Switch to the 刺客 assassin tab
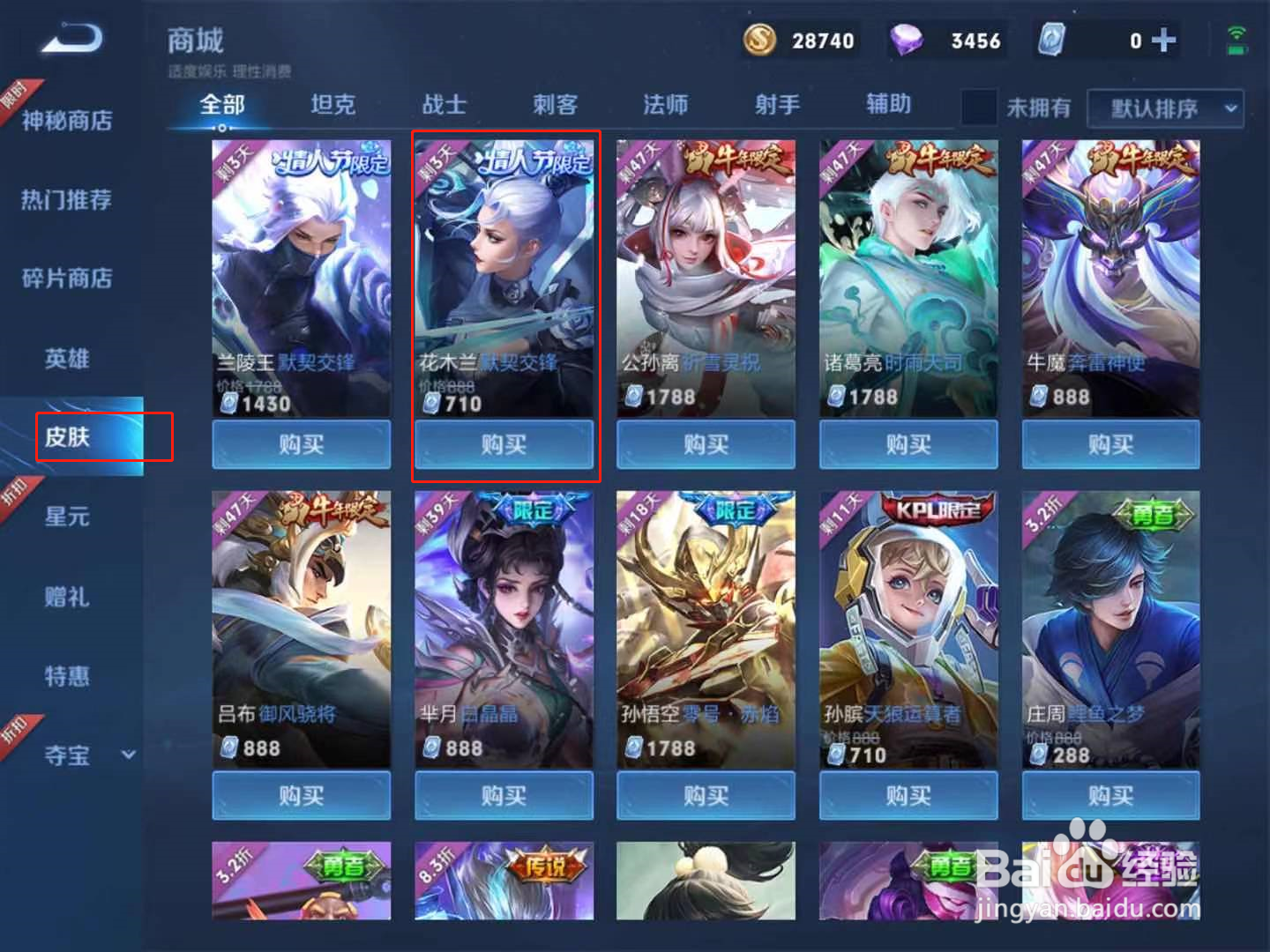Screen dimensions: 1270x952 556,105
